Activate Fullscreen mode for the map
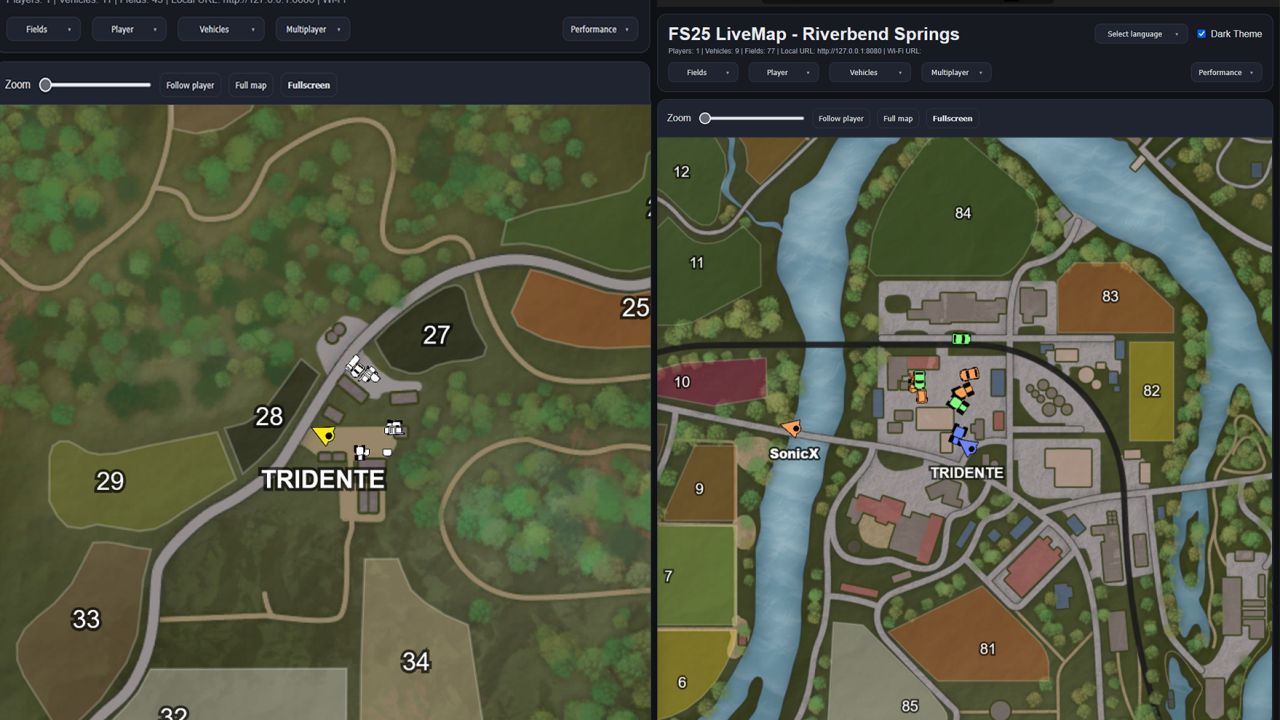Viewport: 1280px width, 720px height. [x=952, y=118]
